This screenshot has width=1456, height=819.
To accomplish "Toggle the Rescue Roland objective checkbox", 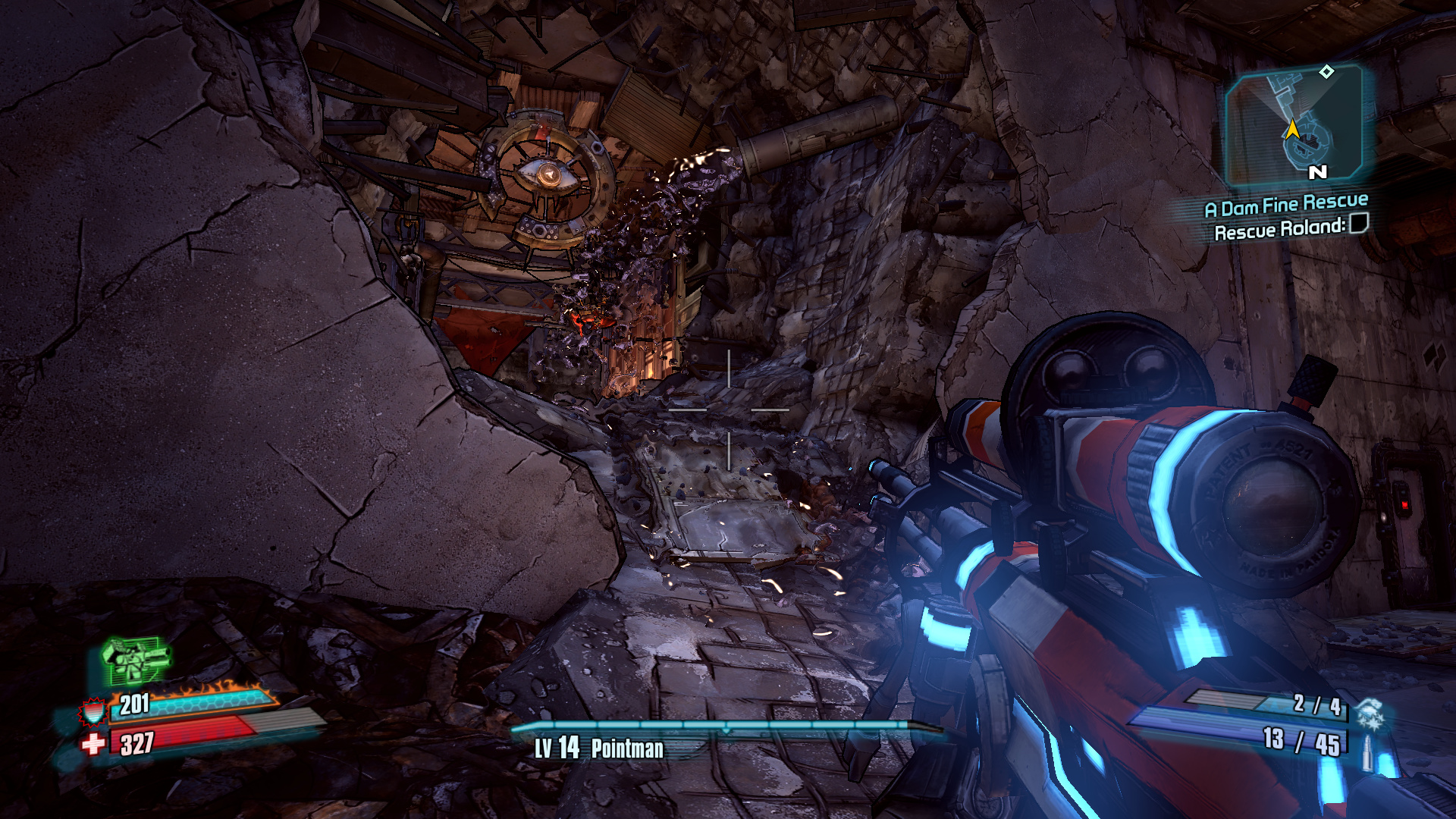I will (x=1359, y=223).
